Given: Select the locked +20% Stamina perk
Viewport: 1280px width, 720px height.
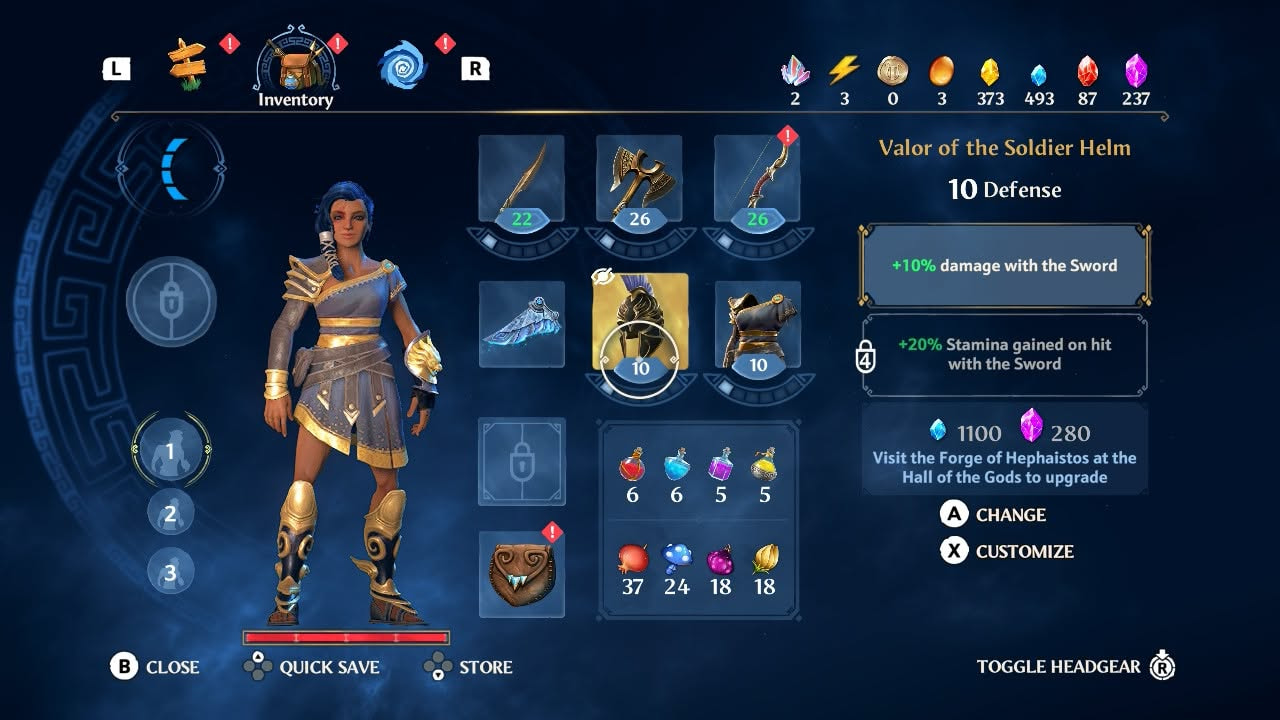Looking at the screenshot, I should (x=1004, y=354).
